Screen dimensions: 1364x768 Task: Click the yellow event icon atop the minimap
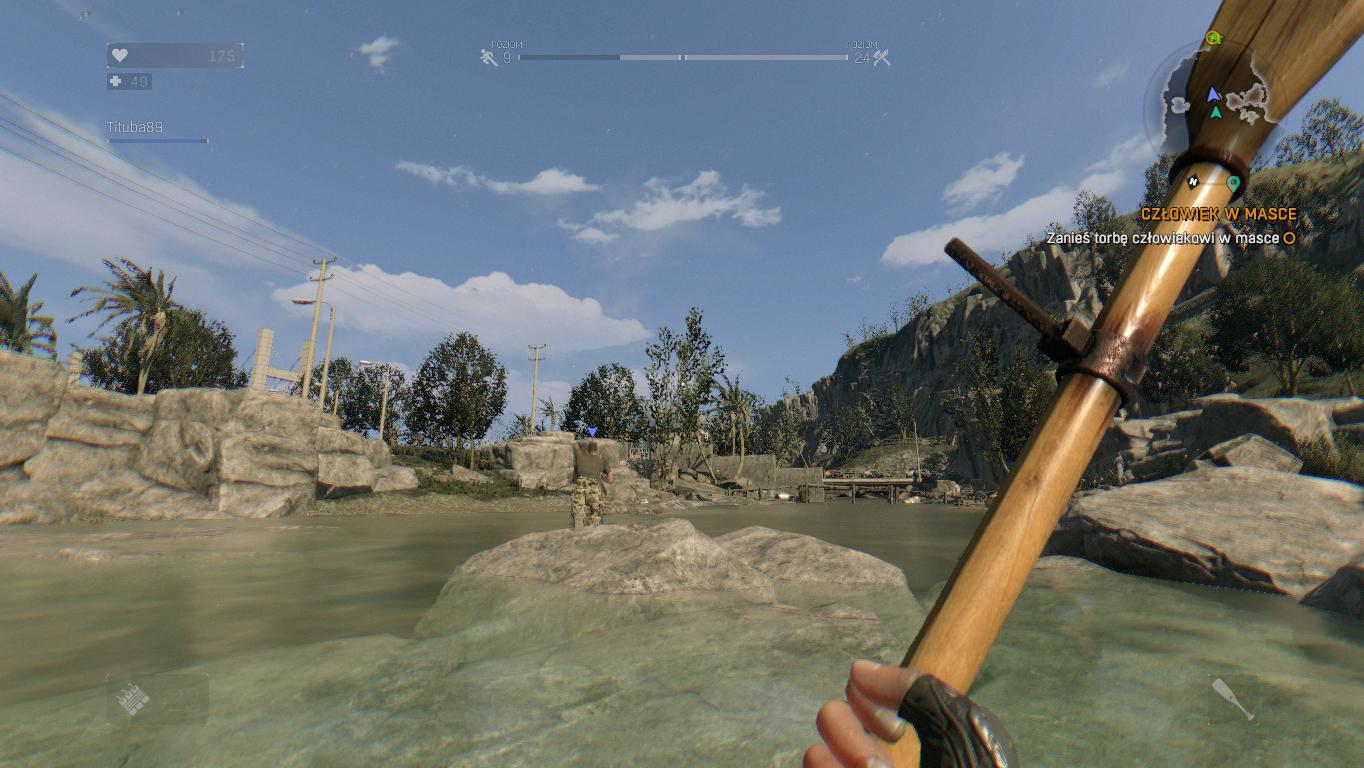1216,40
